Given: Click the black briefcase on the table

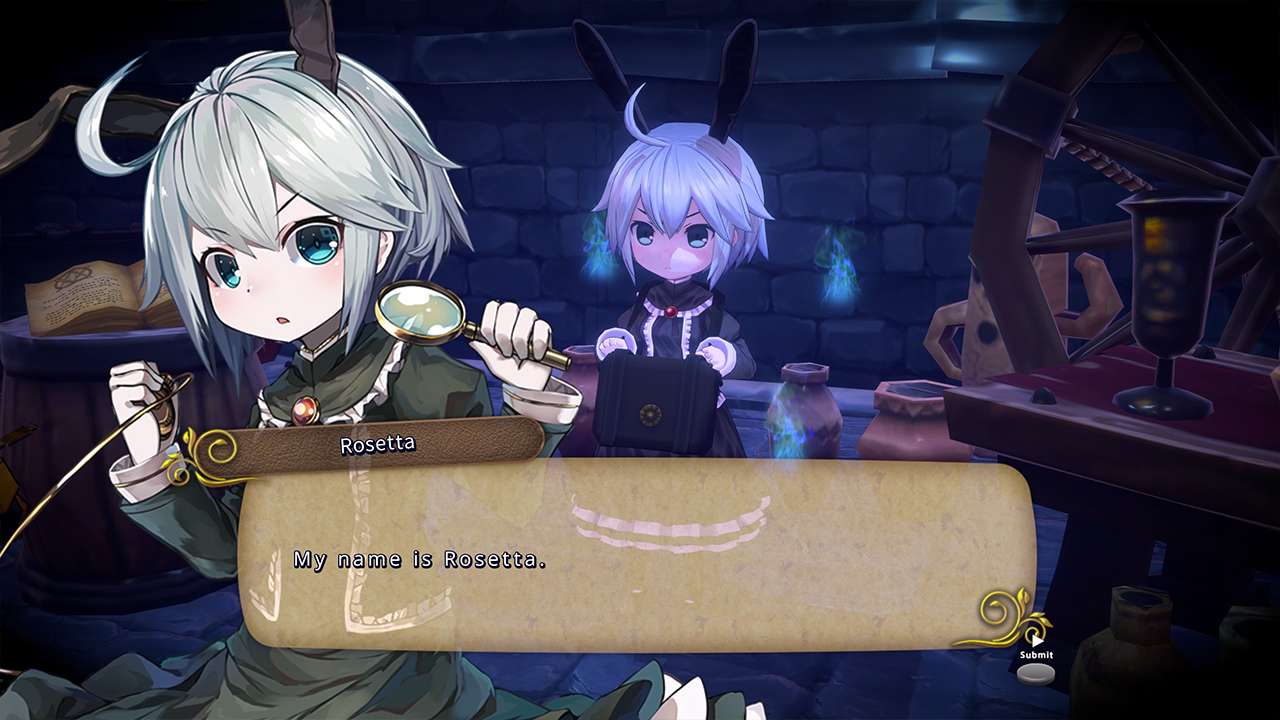Looking at the screenshot, I should click(651, 400).
